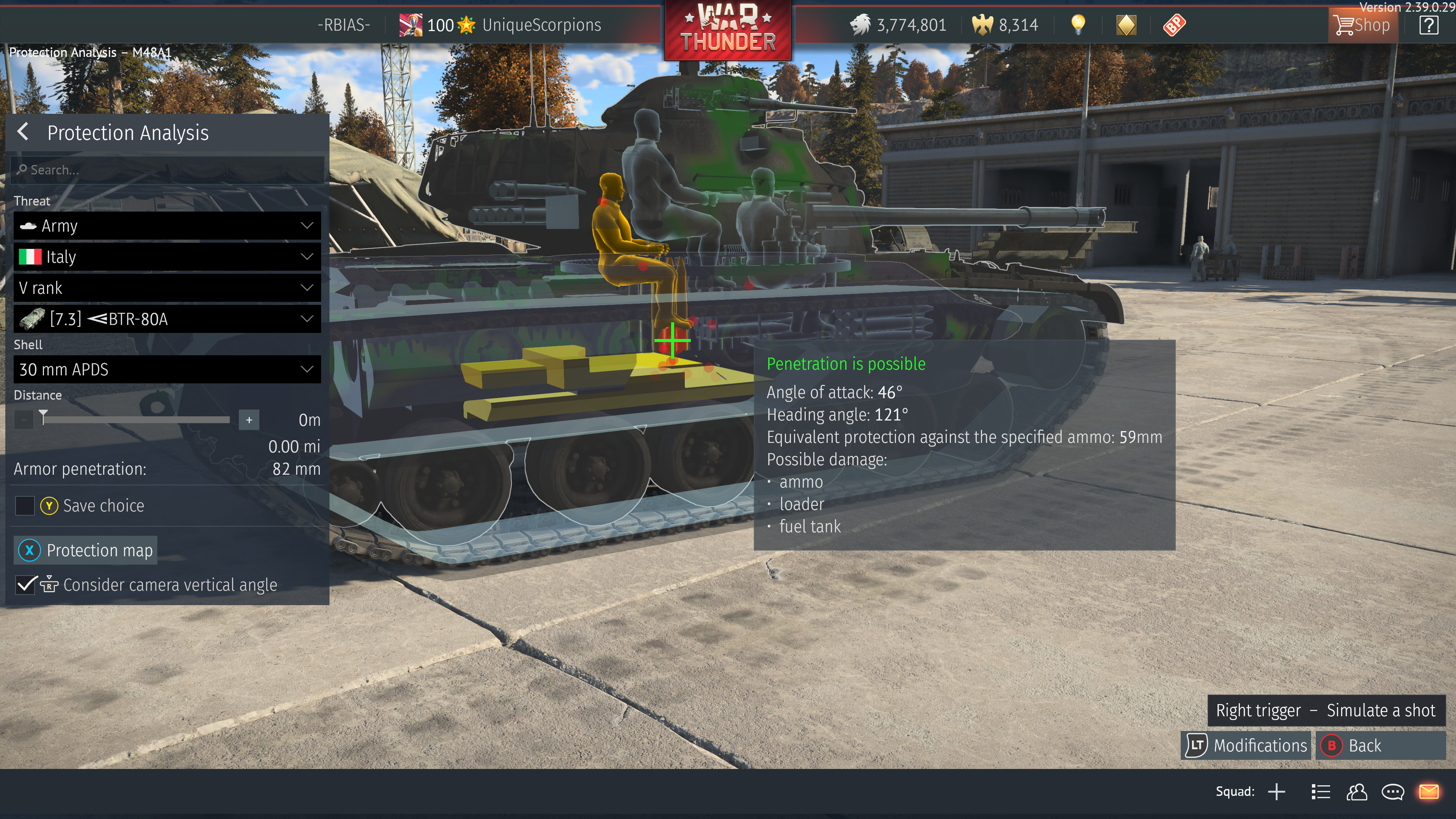Open the nation dropdown showing Italy
The width and height of the screenshot is (1456, 819).
(166, 257)
